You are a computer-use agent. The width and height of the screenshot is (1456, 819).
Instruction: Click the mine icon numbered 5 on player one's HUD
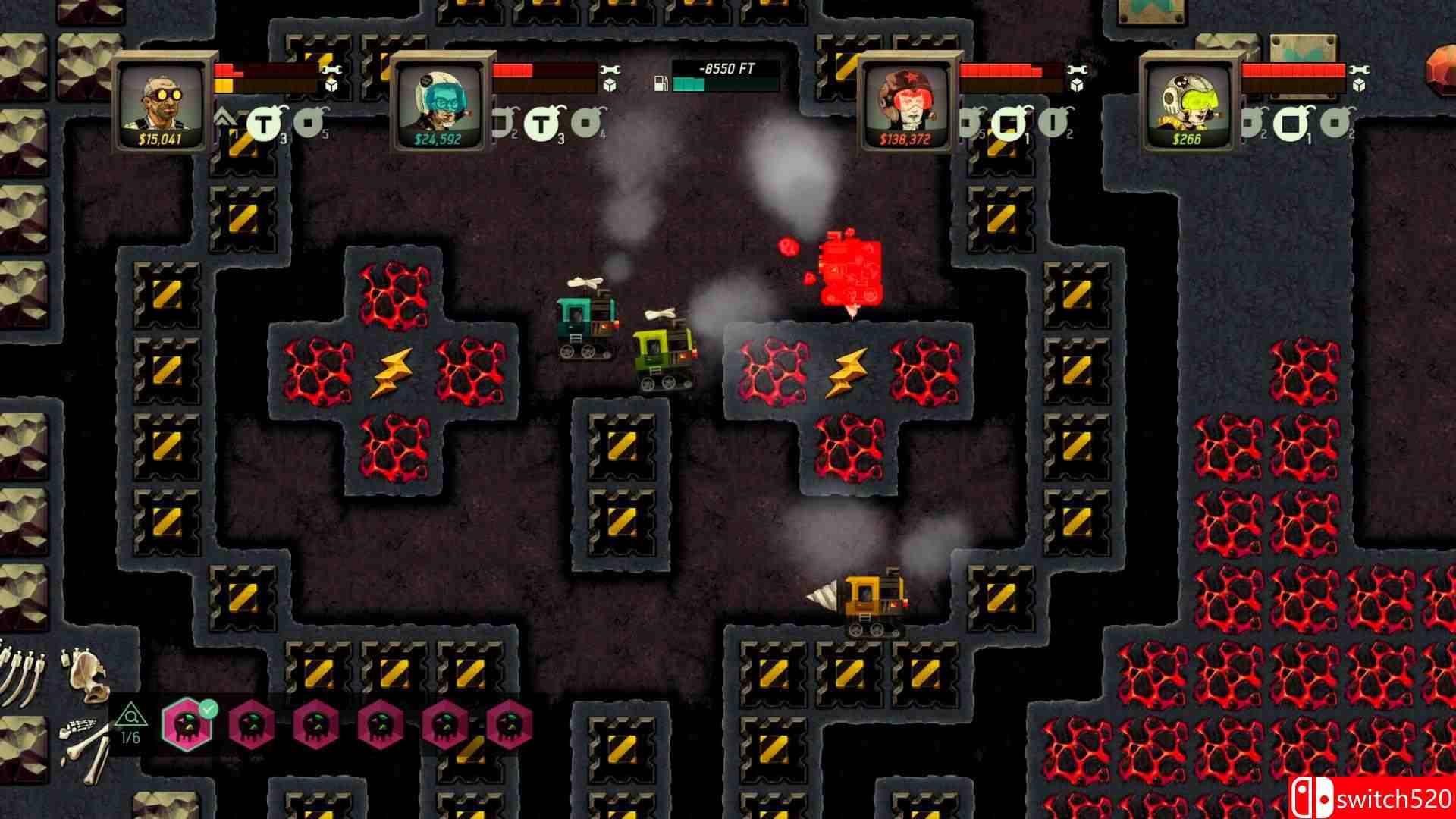[x=306, y=123]
